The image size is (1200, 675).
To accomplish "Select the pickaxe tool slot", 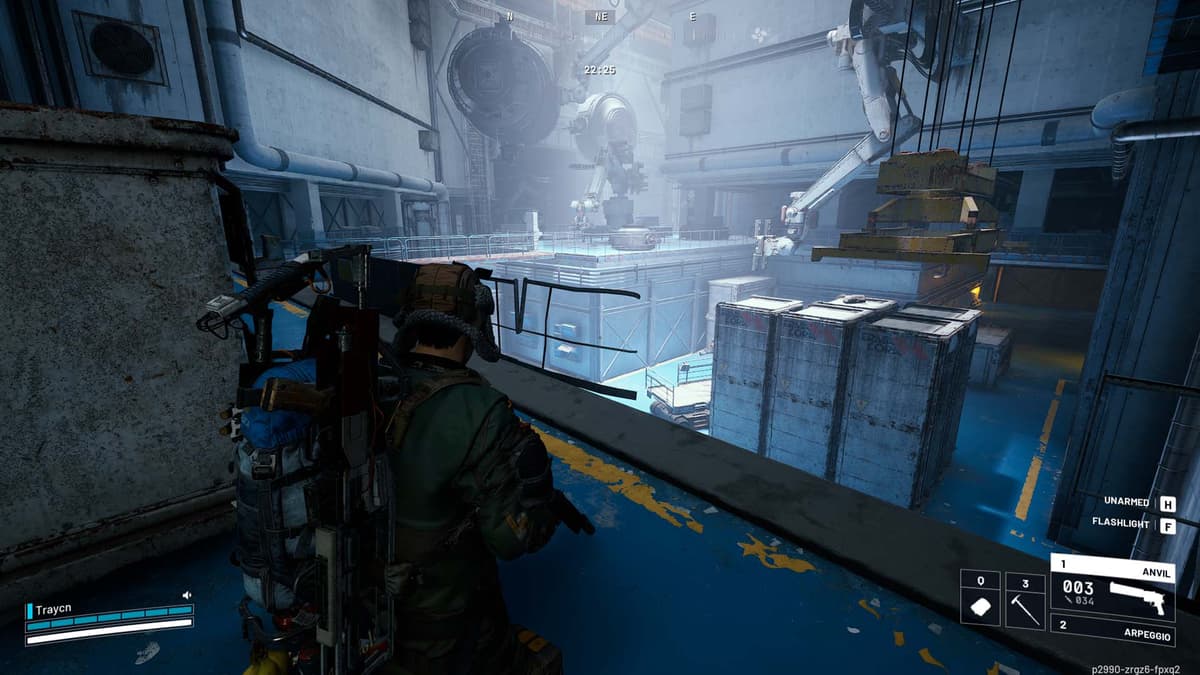I will pos(1025,599).
